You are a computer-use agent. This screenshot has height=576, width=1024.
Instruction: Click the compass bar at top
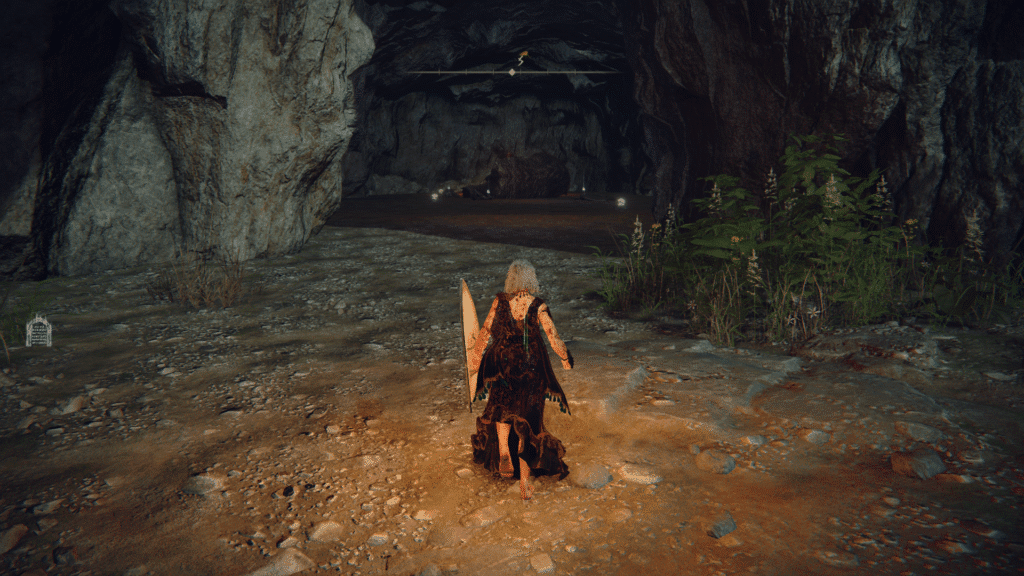(512, 72)
